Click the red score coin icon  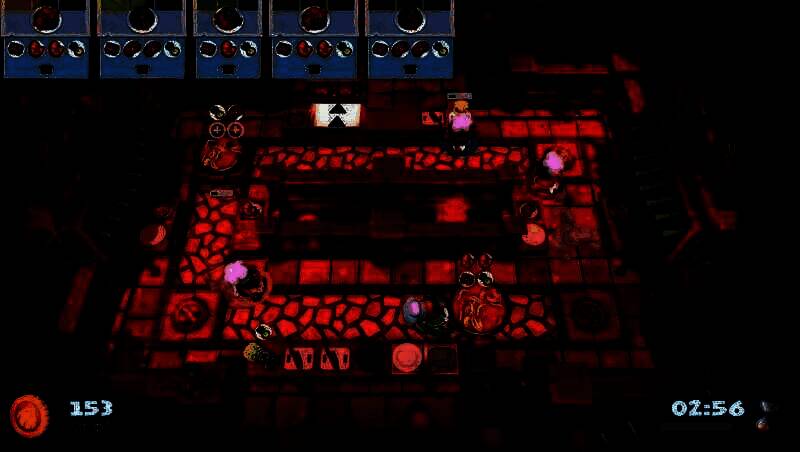pos(28,414)
